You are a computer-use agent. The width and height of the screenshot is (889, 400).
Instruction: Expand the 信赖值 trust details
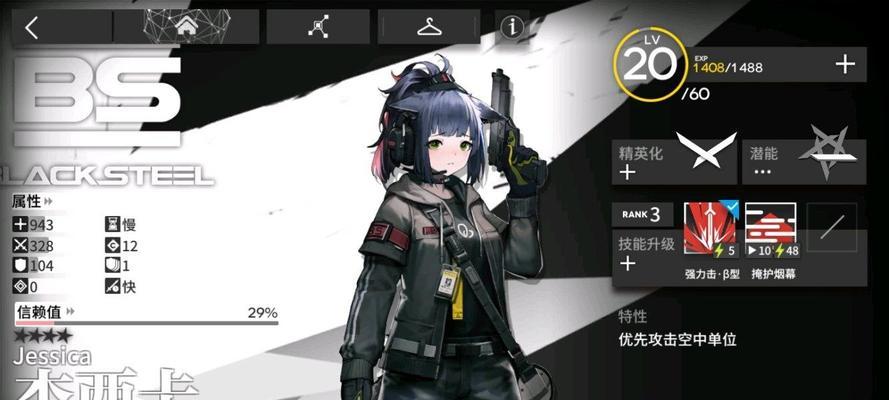coord(45,313)
